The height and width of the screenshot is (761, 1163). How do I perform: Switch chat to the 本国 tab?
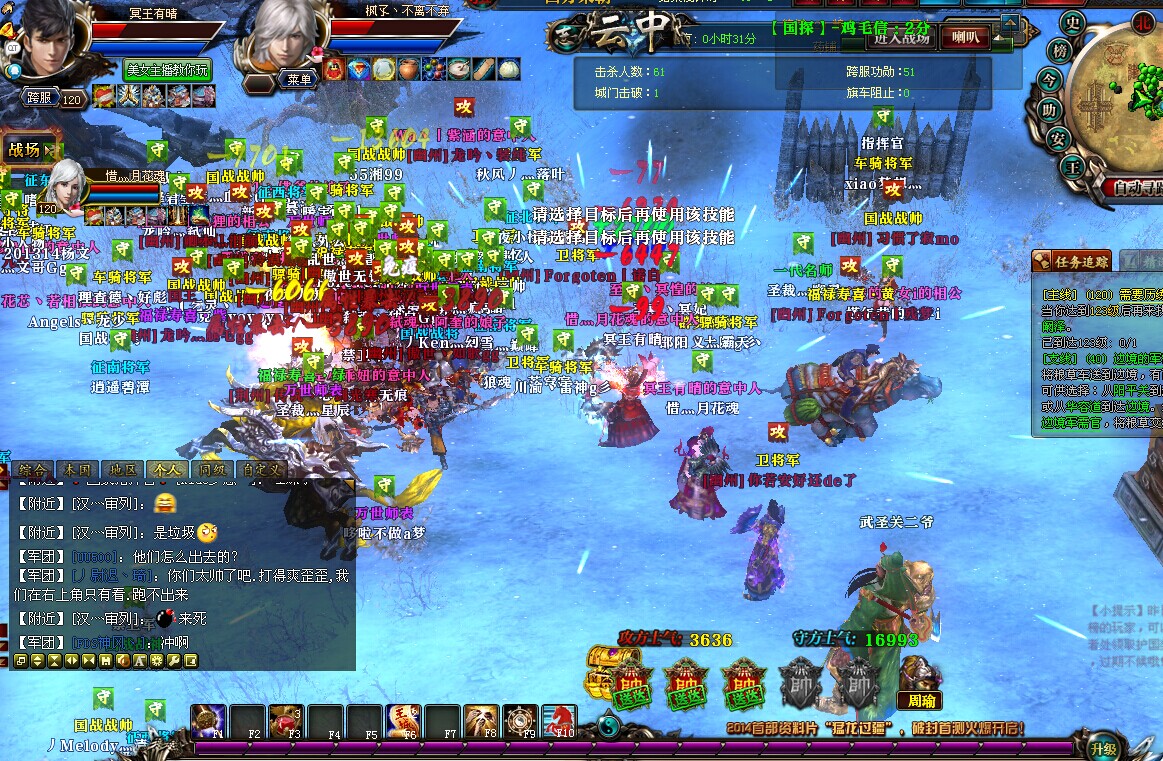[77, 468]
